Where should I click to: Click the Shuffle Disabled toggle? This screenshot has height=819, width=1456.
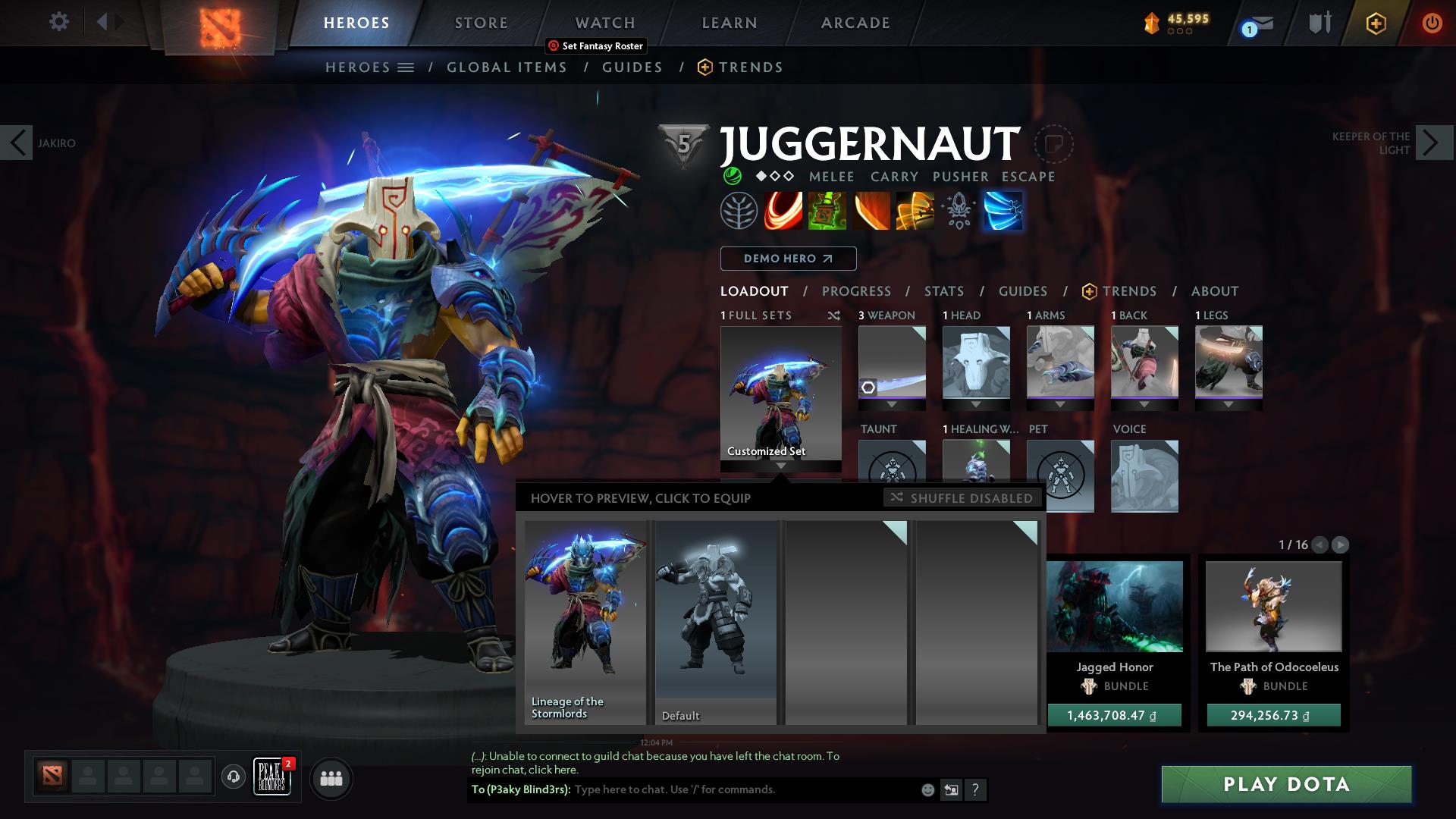tap(962, 498)
